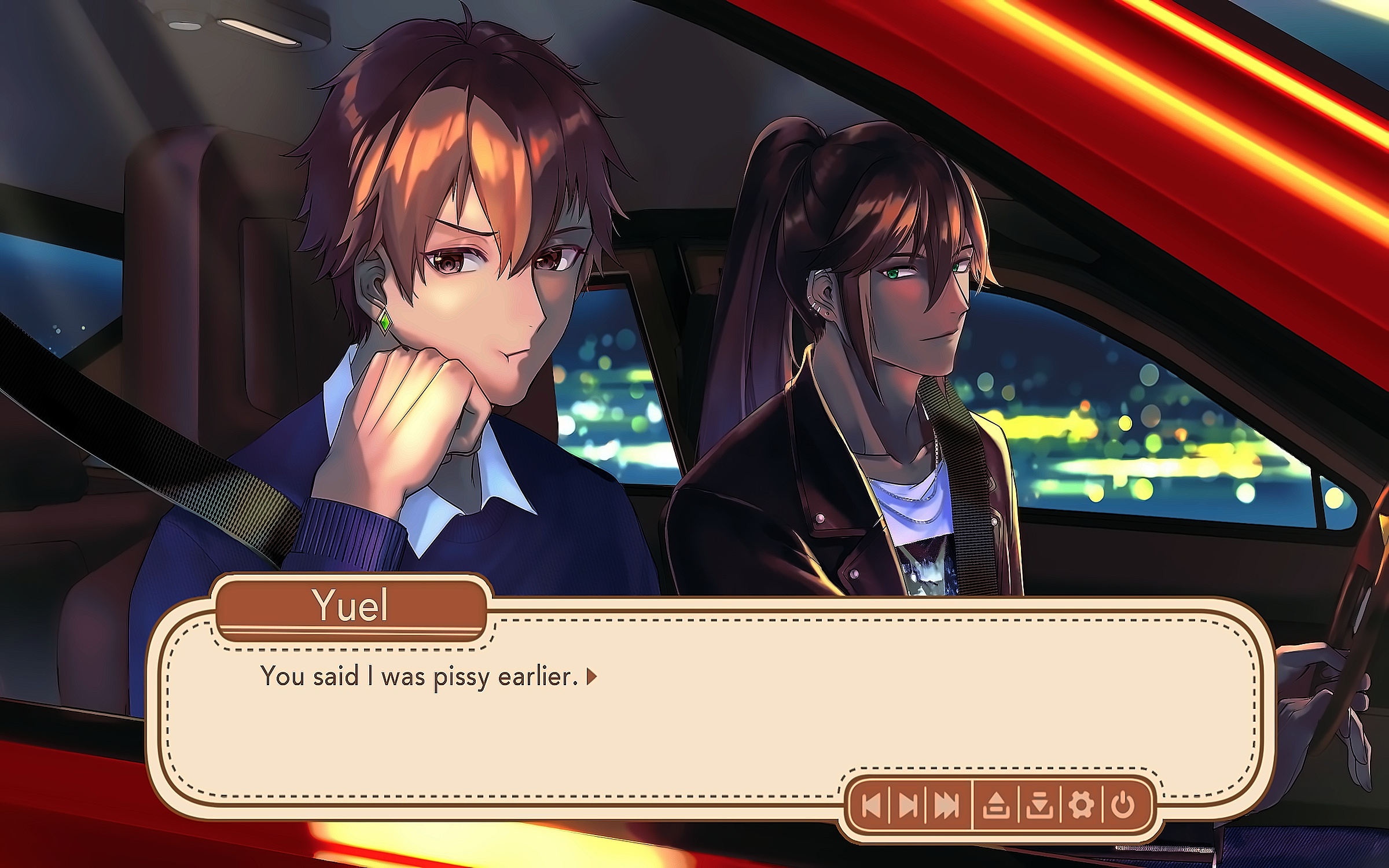1389x868 pixels.
Task: Toggle auto-advance with the single-arrow forward button
Action: coord(908,805)
